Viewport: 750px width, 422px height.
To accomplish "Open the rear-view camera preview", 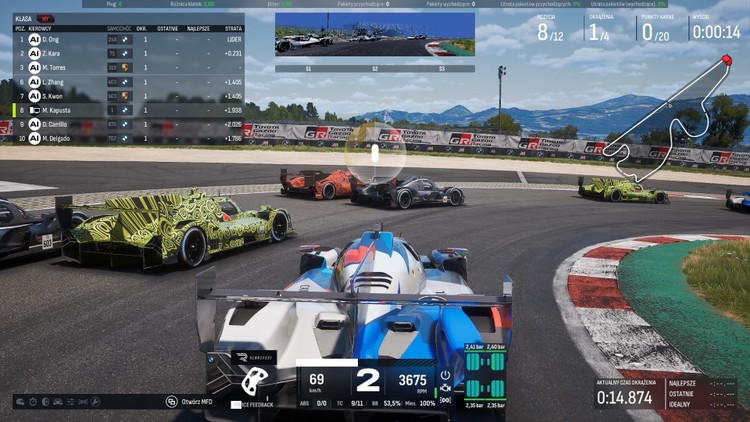I will 375,34.
